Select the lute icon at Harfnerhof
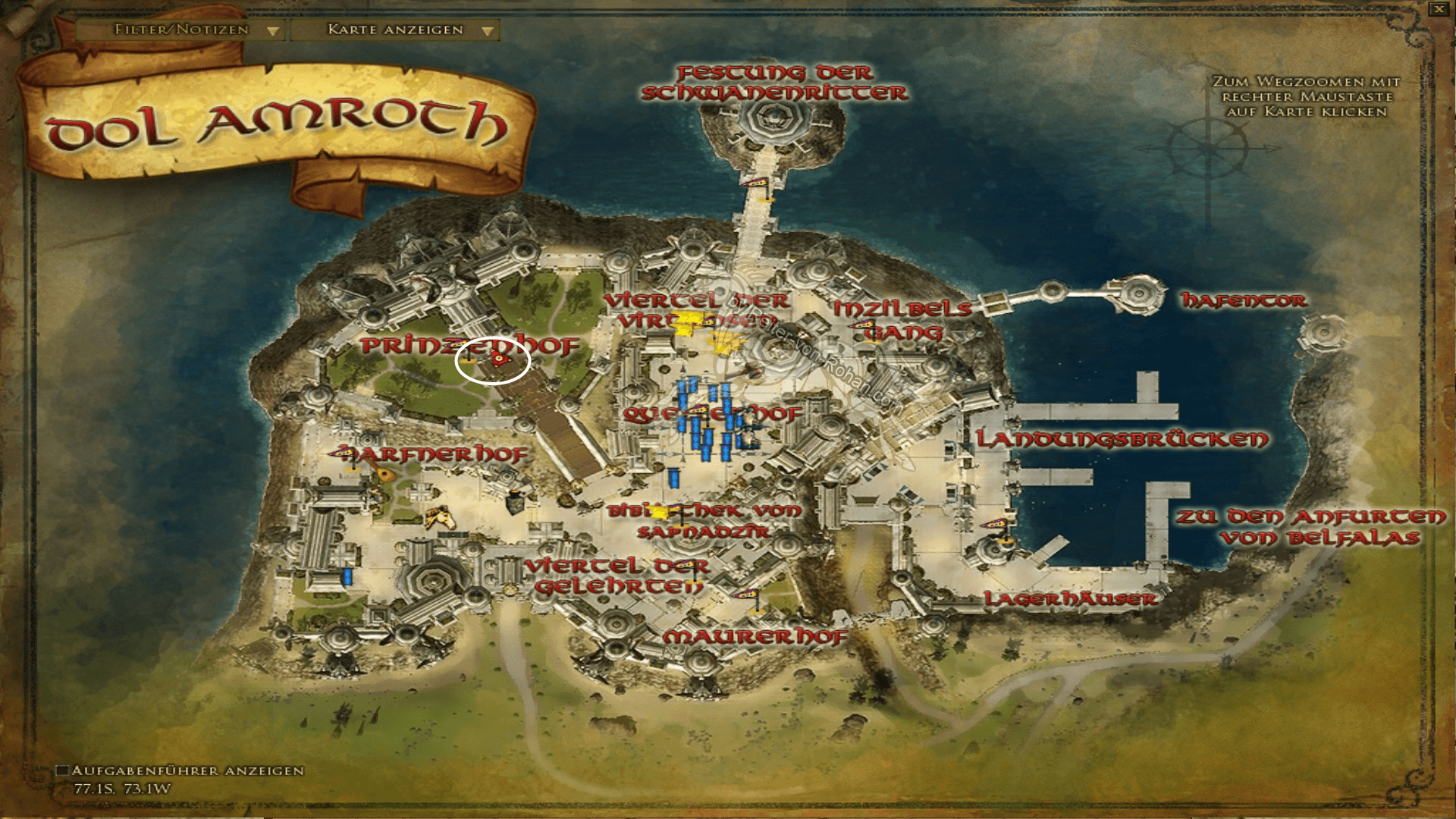Viewport: 1456px width, 819px height. (x=383, y=473)
